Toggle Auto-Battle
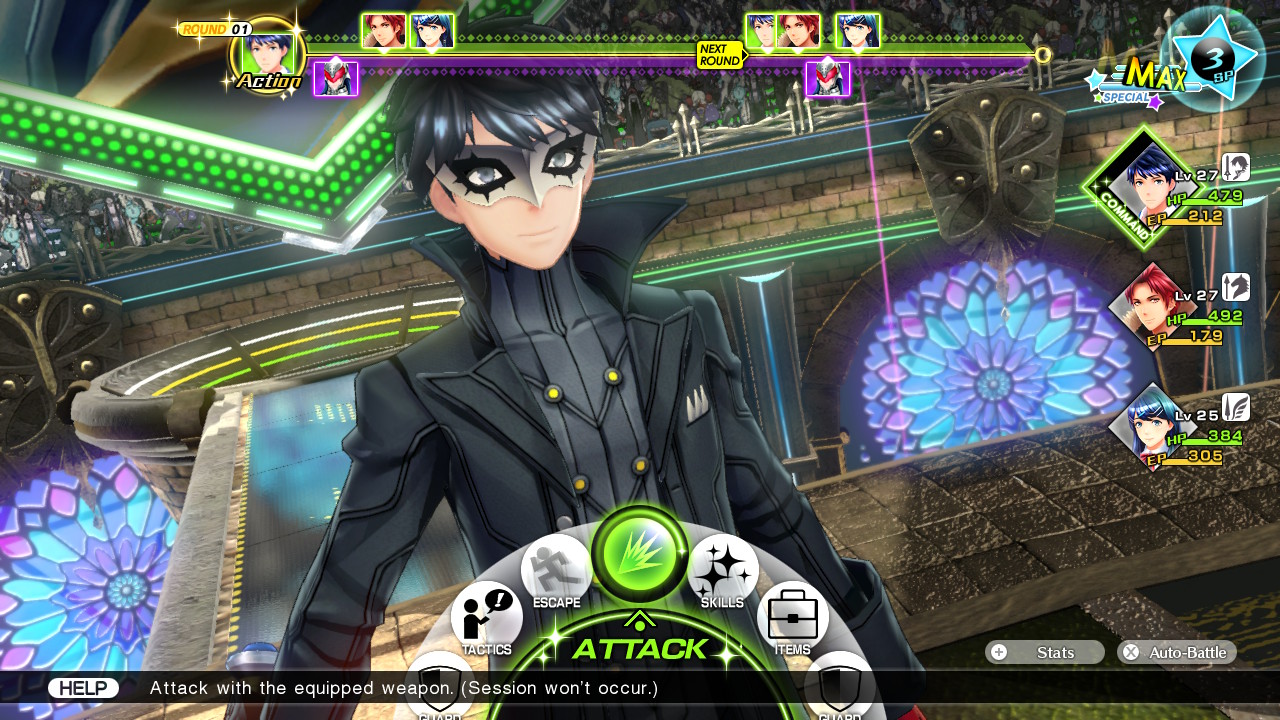This screenshot has height=720, width=1280. (1176, 652)
